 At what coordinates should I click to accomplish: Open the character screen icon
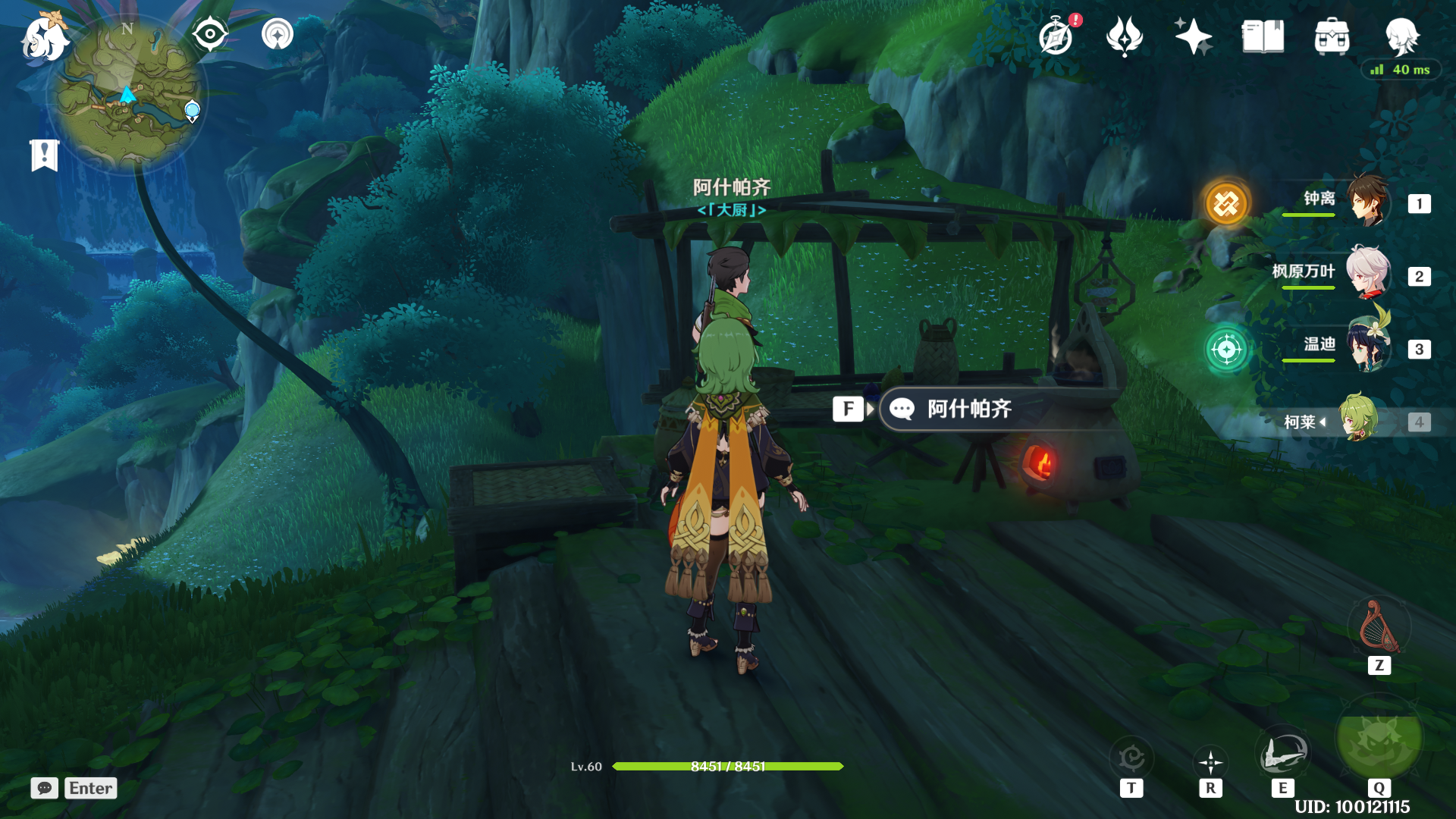(1401, 36)
